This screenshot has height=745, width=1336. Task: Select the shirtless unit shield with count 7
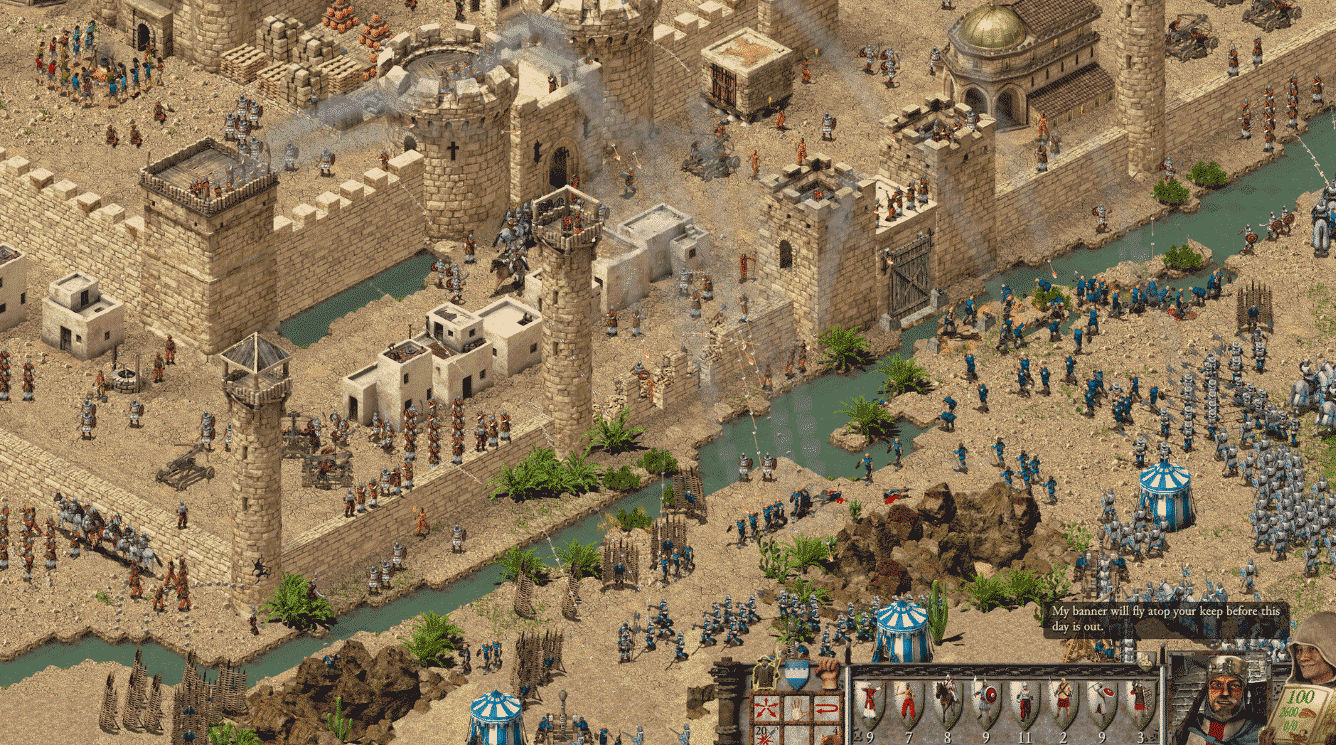click(x=906, y=702)
